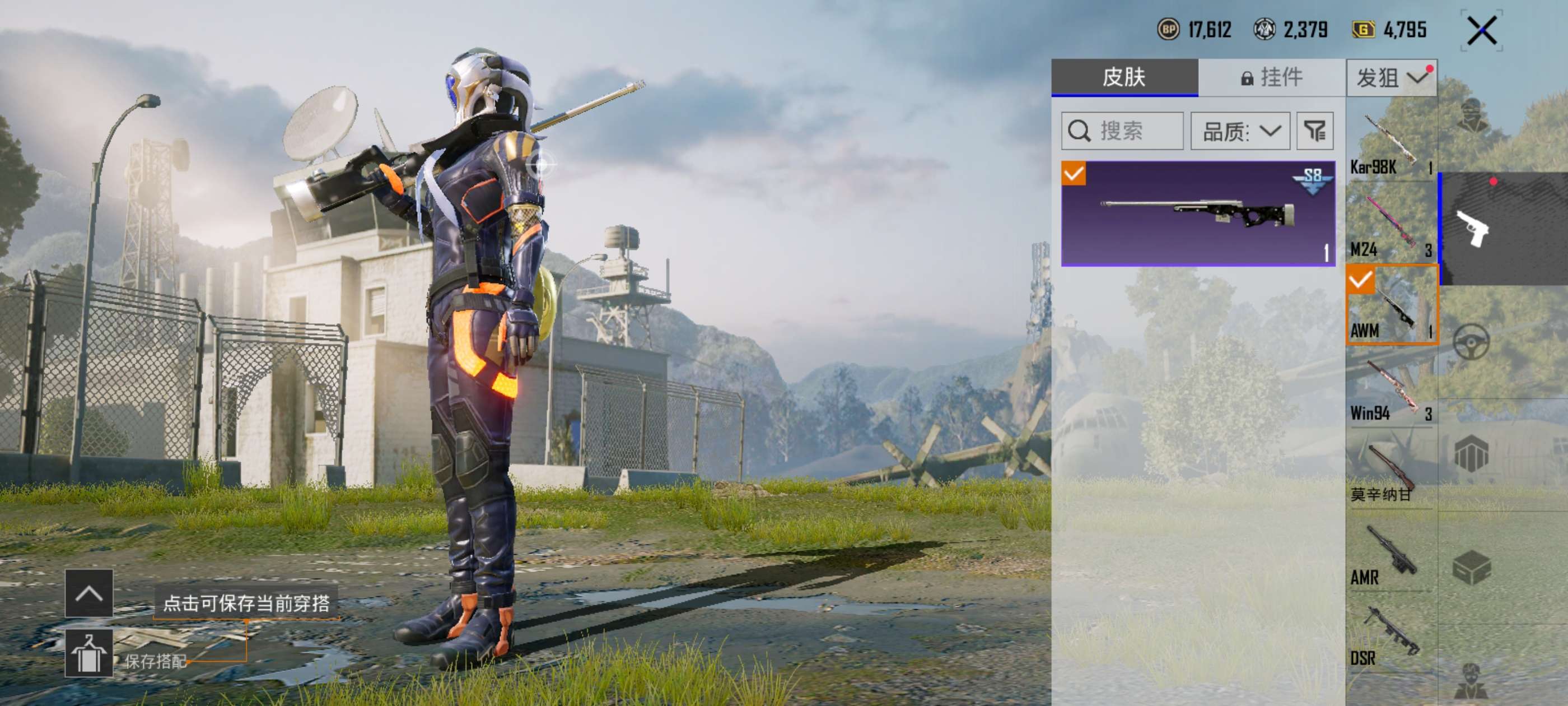Select the S8 AWM skin card
This screenshot has width=1568, height=706.
coord(1197,213)
